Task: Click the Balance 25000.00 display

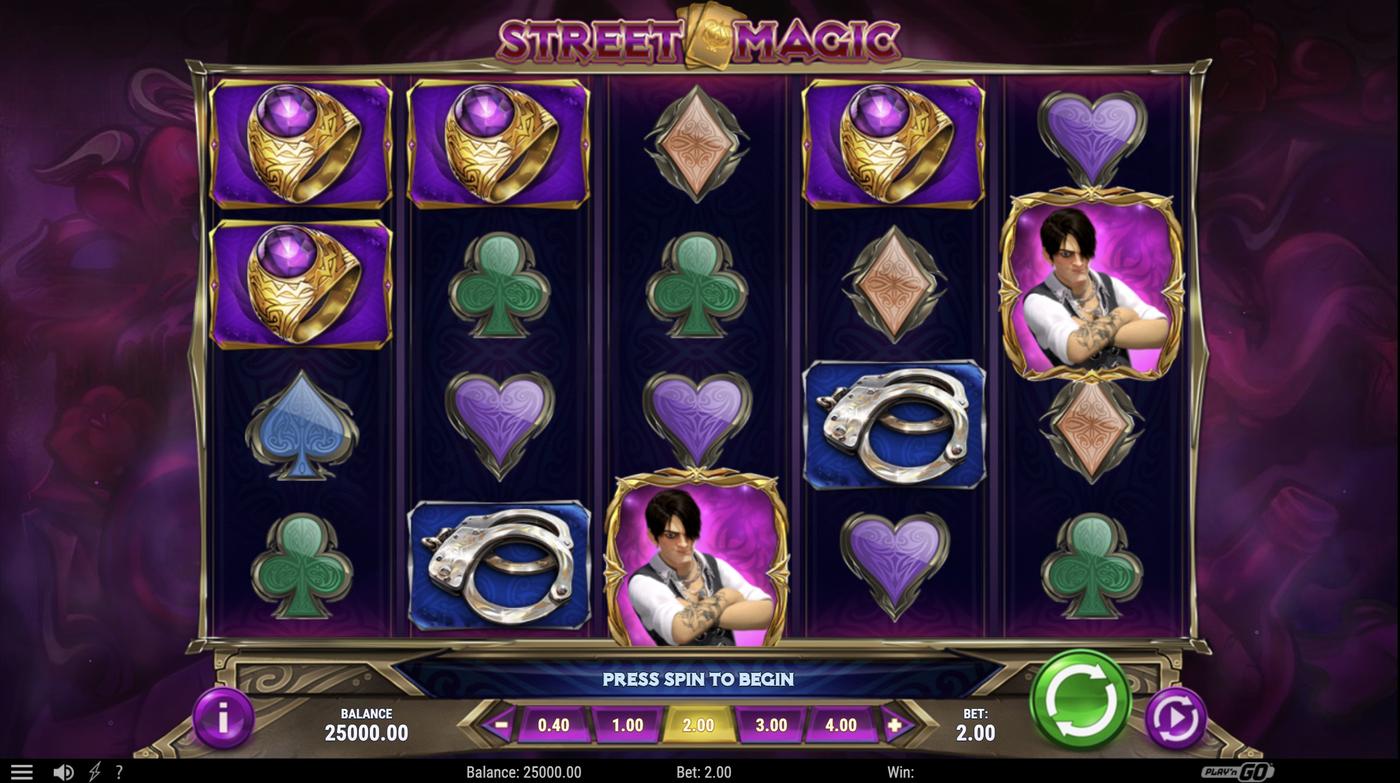Action: tap(366, 721)
